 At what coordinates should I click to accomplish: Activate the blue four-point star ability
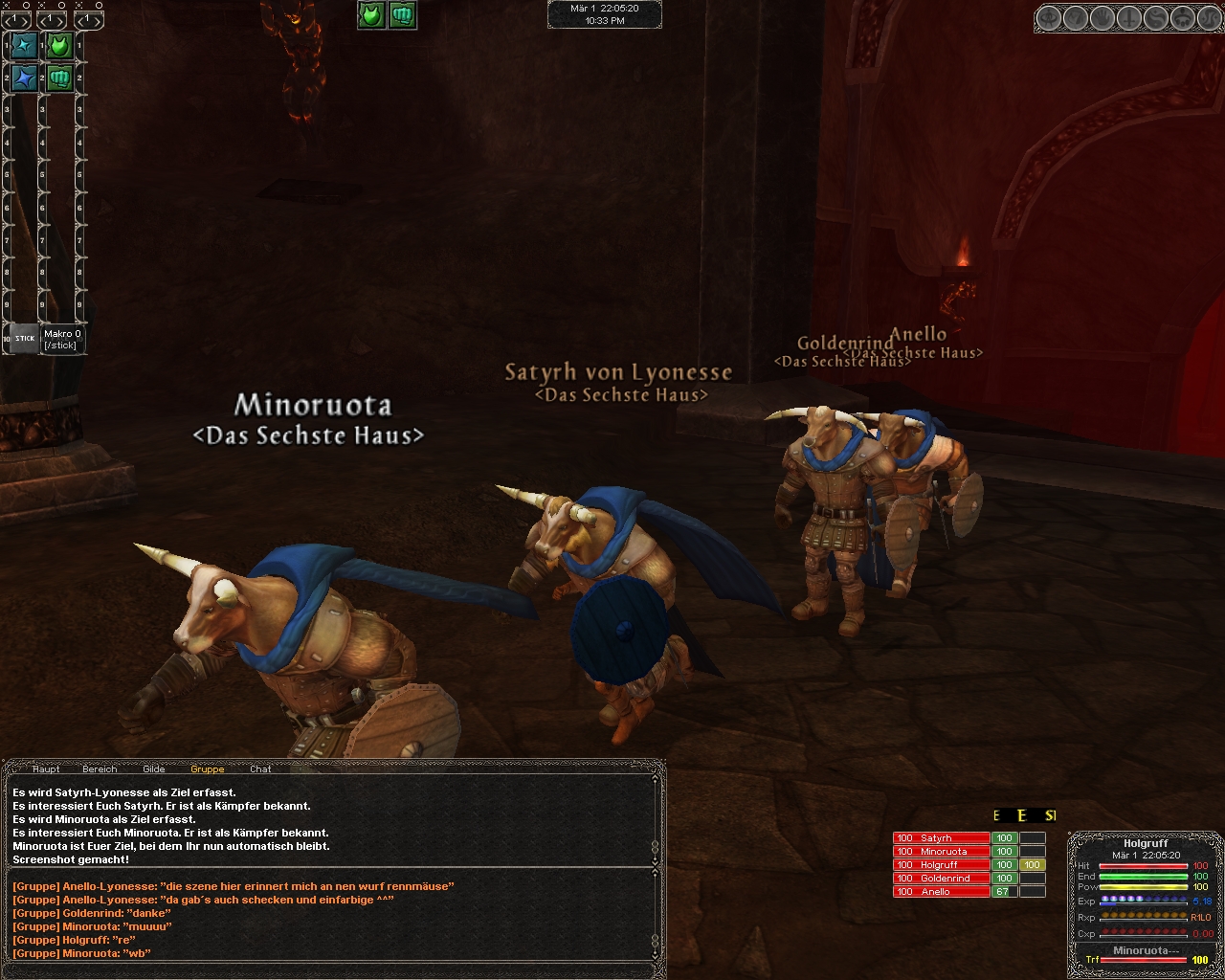(25, 78)
